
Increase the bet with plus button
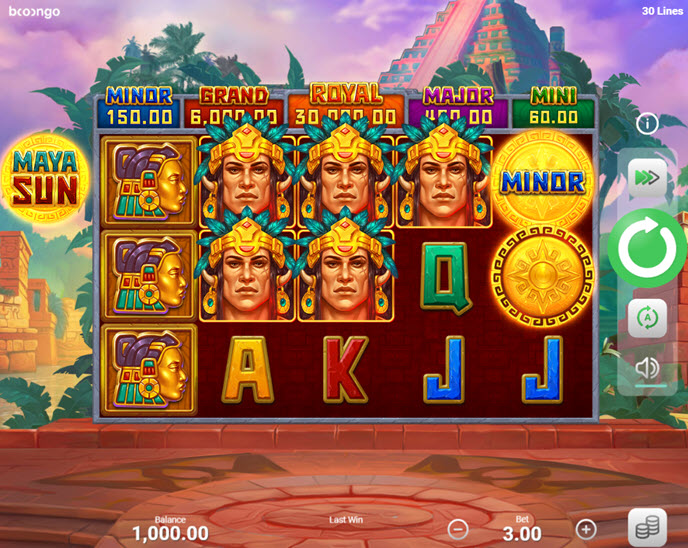(586, 529)
